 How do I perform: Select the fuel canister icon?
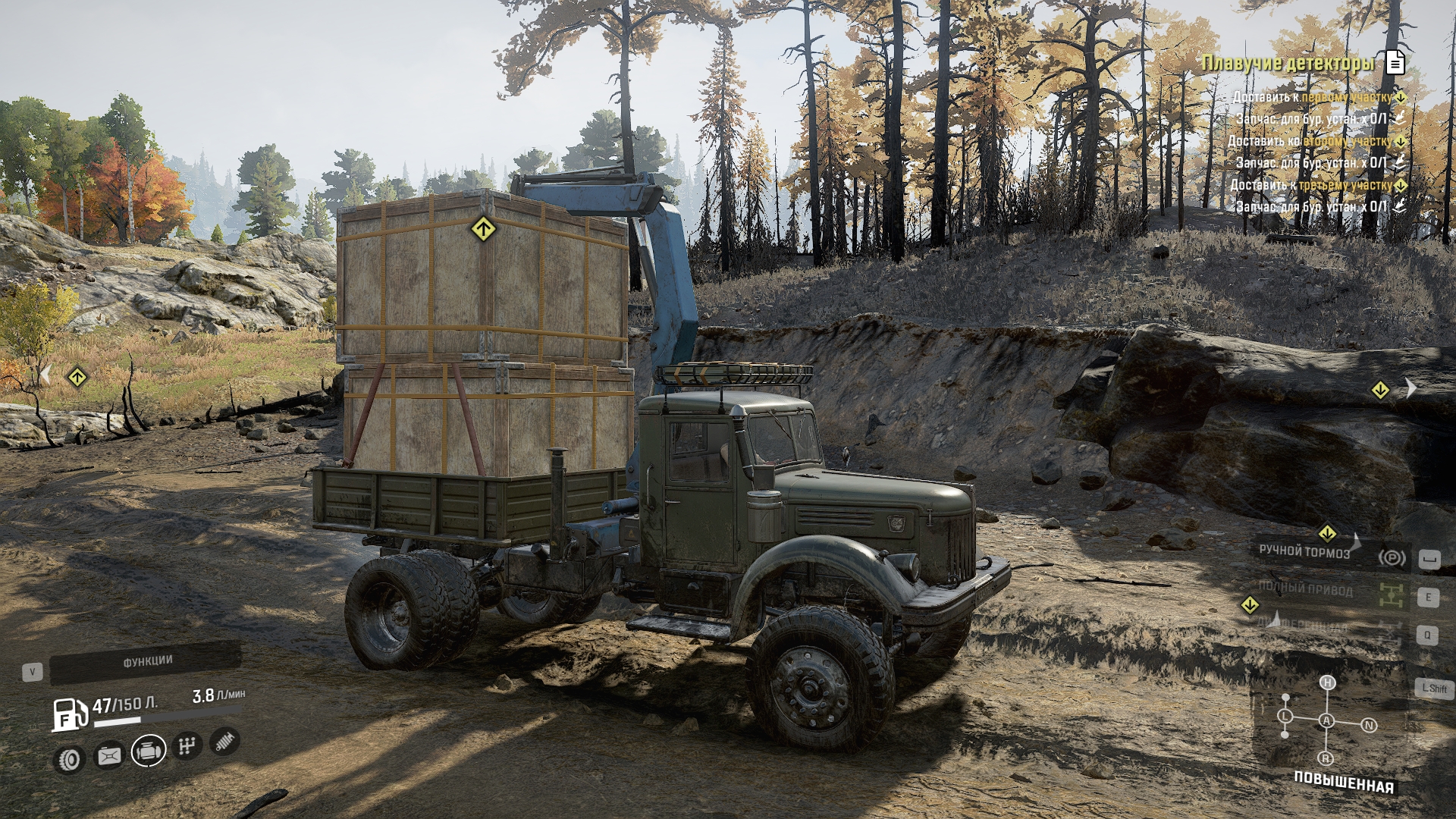[109, 755]
